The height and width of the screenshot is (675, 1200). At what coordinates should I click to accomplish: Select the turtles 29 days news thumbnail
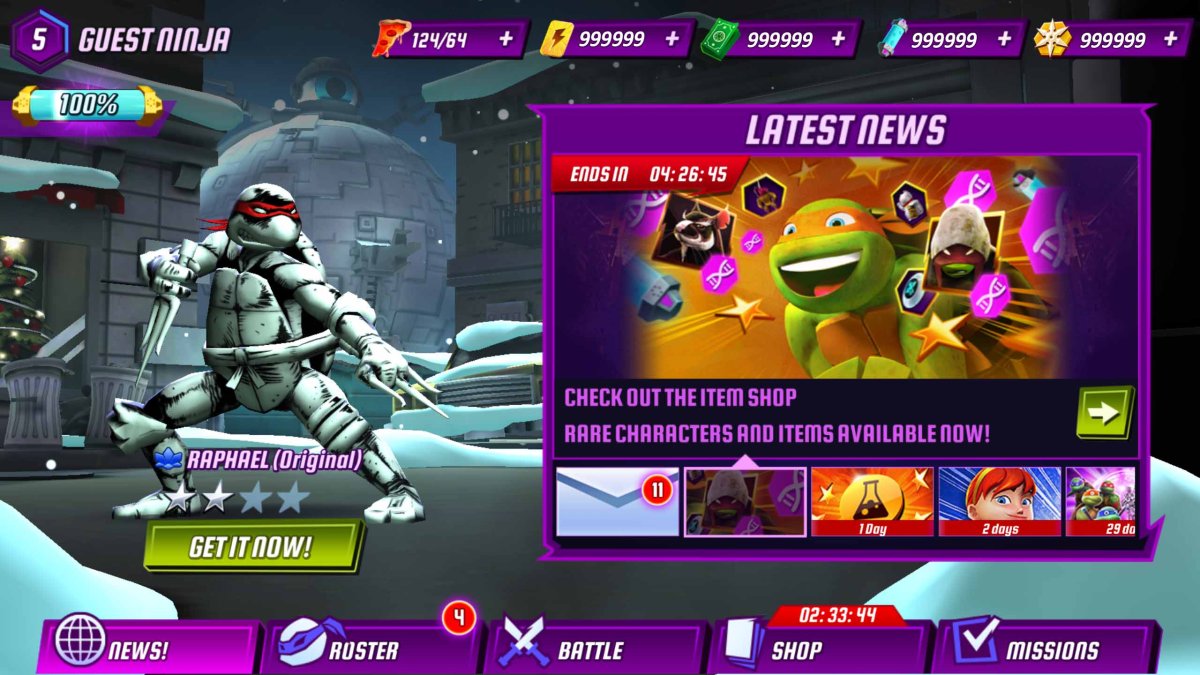[1101, 501]
